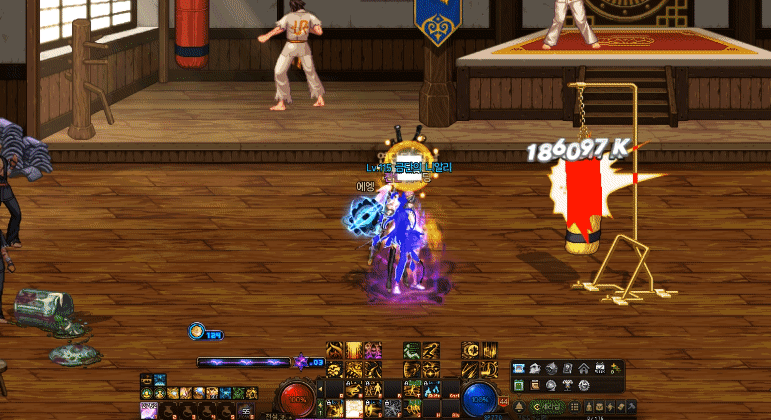Activate the purple figure skill icon
This screenshot has width=771, height=420.
[374, 351]
